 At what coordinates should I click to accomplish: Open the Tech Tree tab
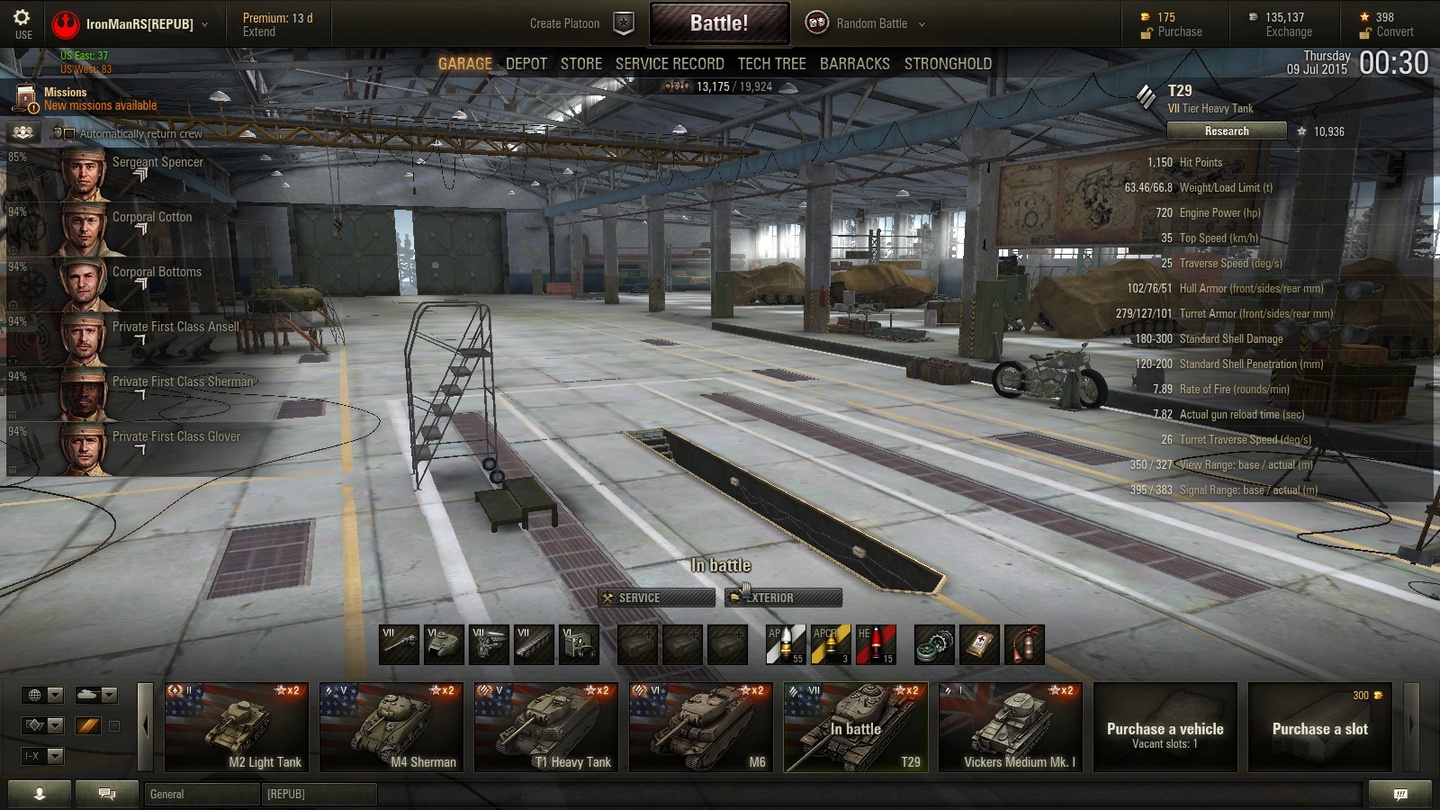click(771, 64)
